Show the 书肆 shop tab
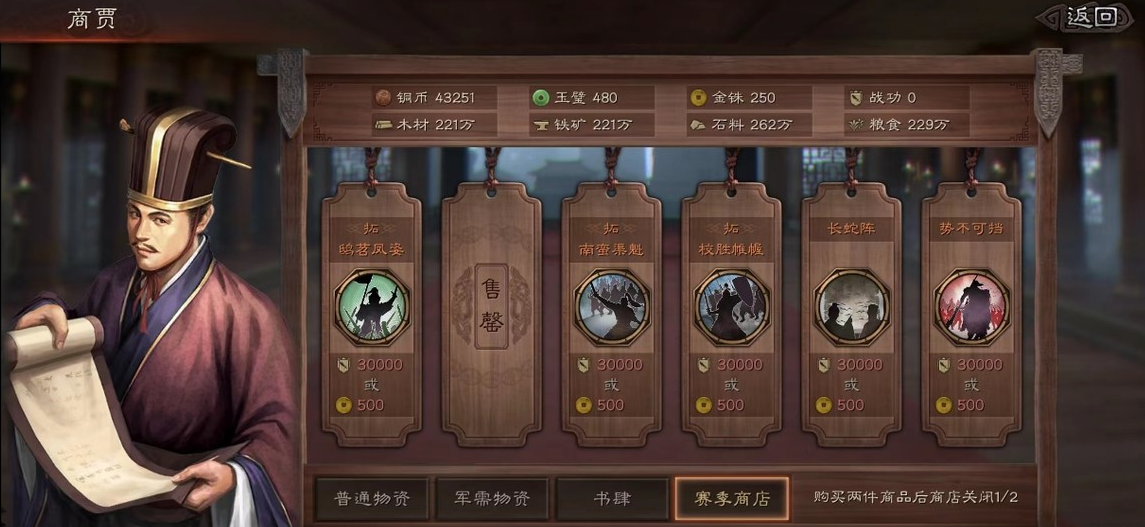Image resolution: width=1145 pixels, height=527 pixels. pyautogui.click(x=612, y=498)
